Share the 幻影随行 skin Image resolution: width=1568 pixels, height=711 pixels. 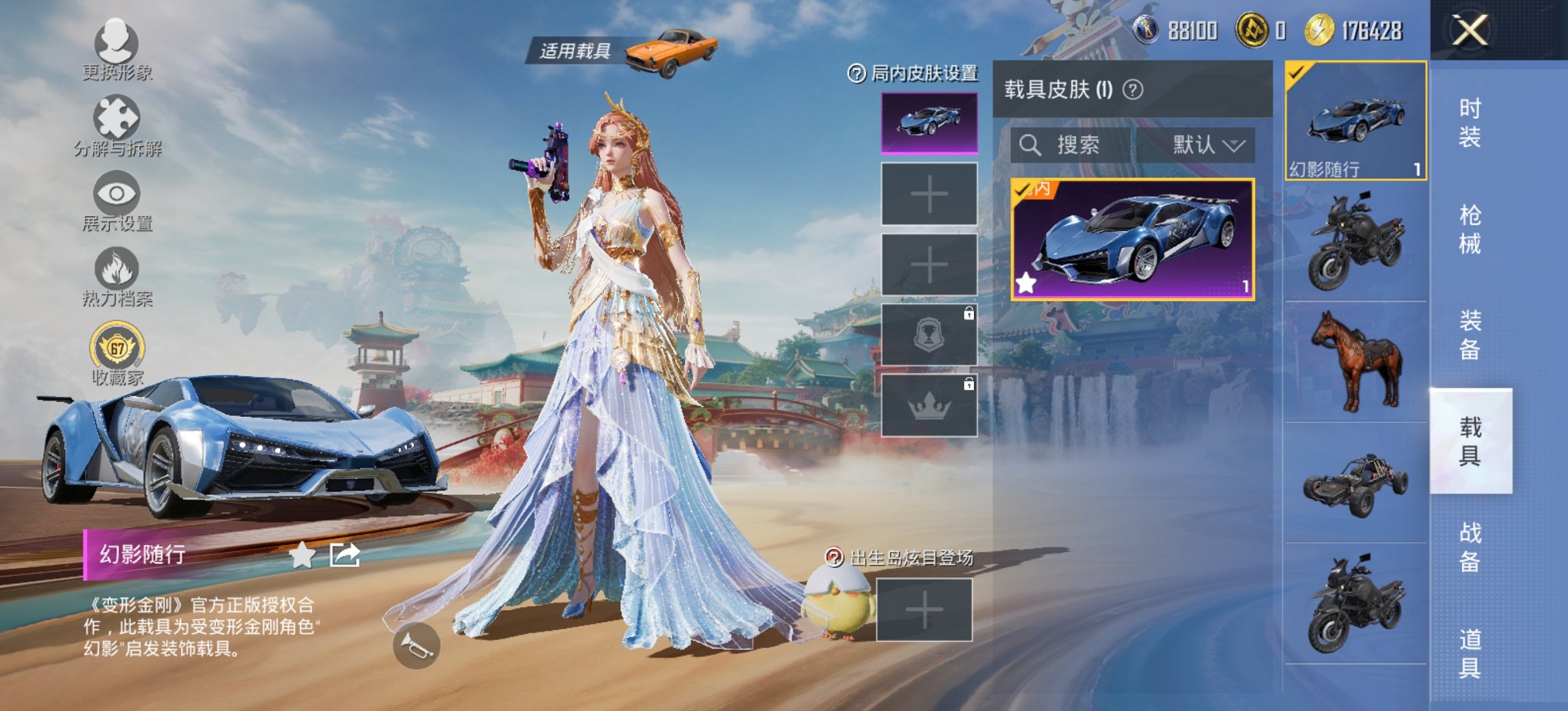(345, 555)
